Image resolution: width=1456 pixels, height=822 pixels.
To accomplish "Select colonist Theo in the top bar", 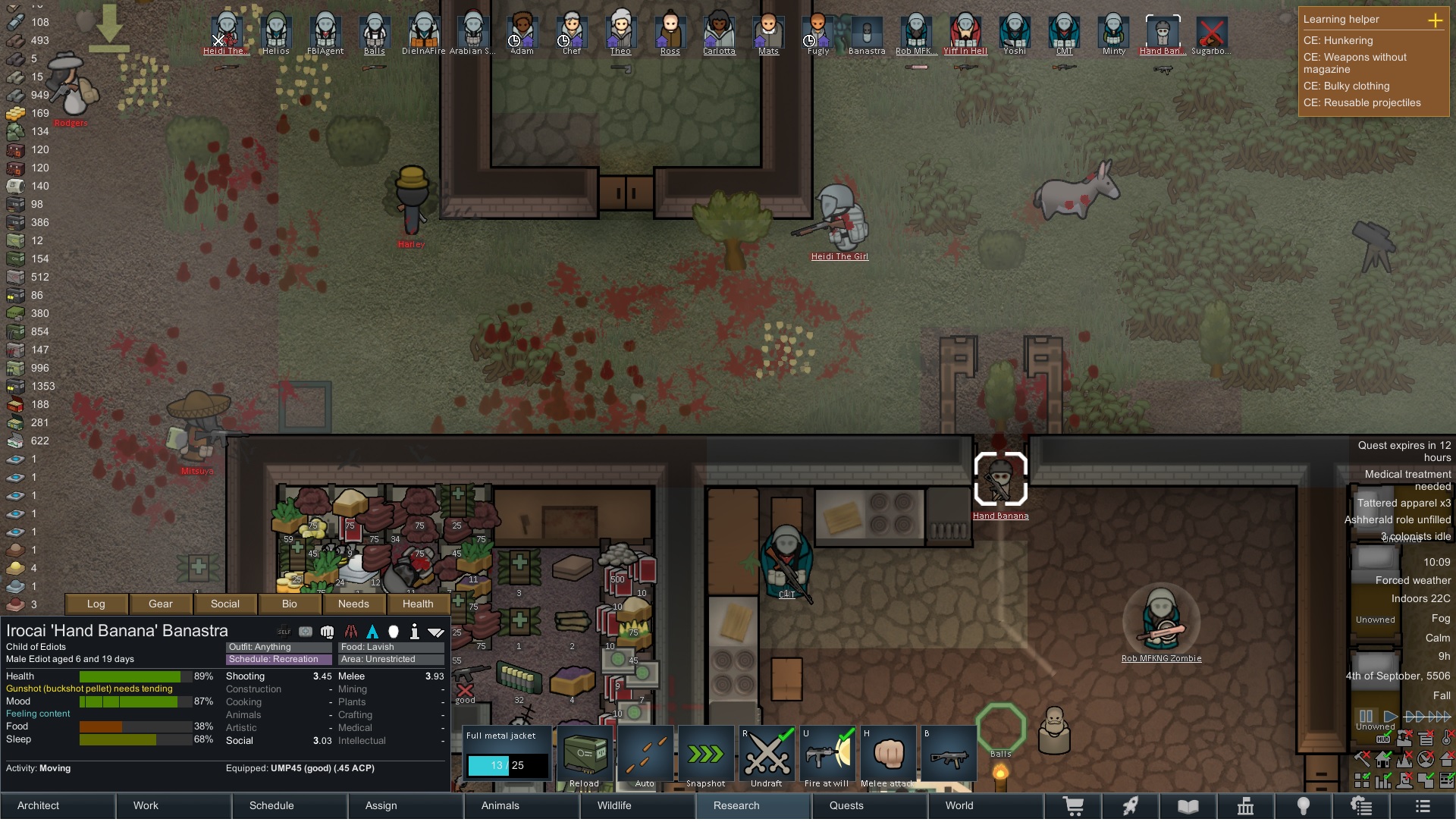I will pos(620,34).
